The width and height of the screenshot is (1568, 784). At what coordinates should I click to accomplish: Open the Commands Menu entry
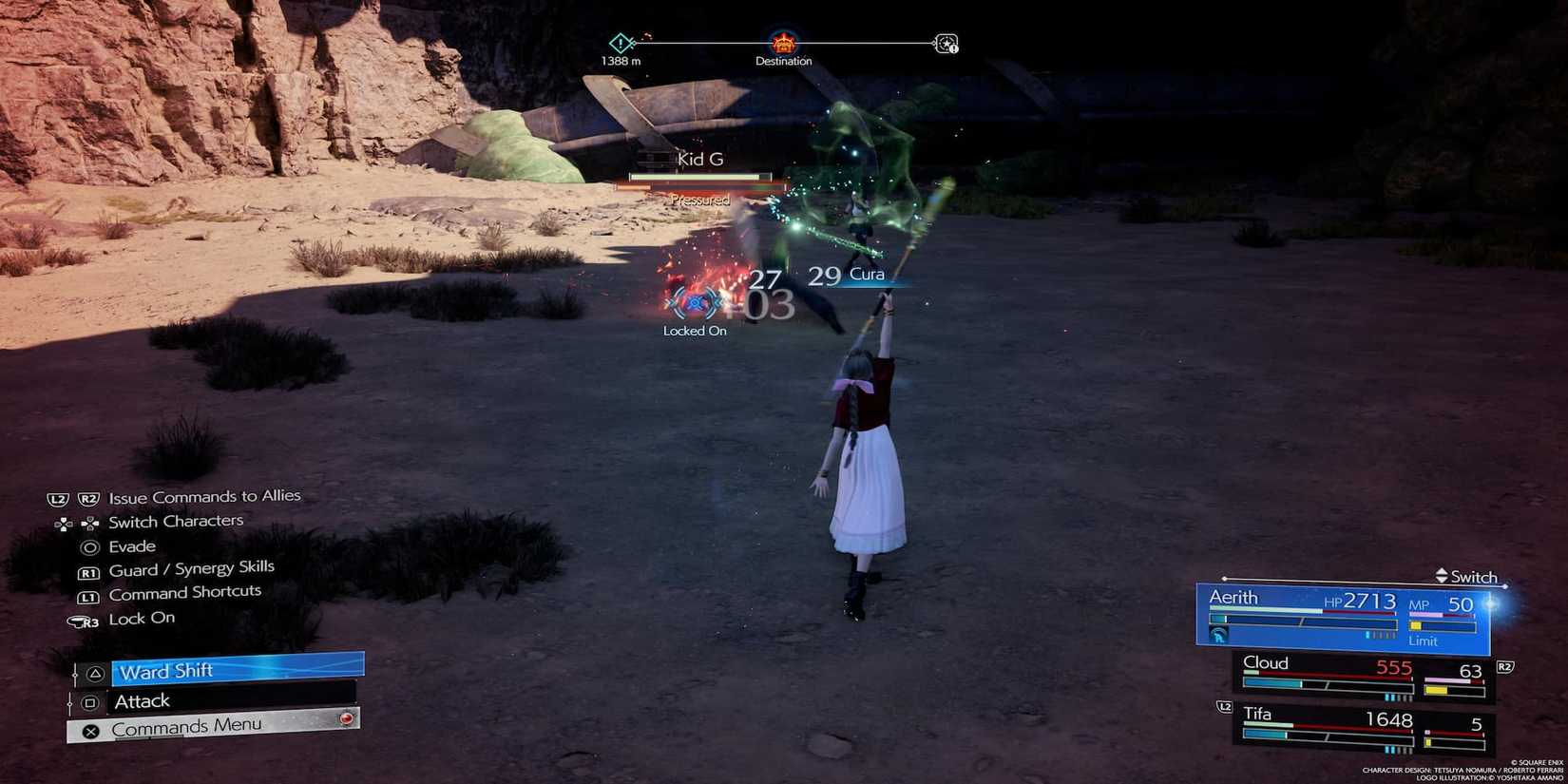pyautogui.click(x=186, y=726)
